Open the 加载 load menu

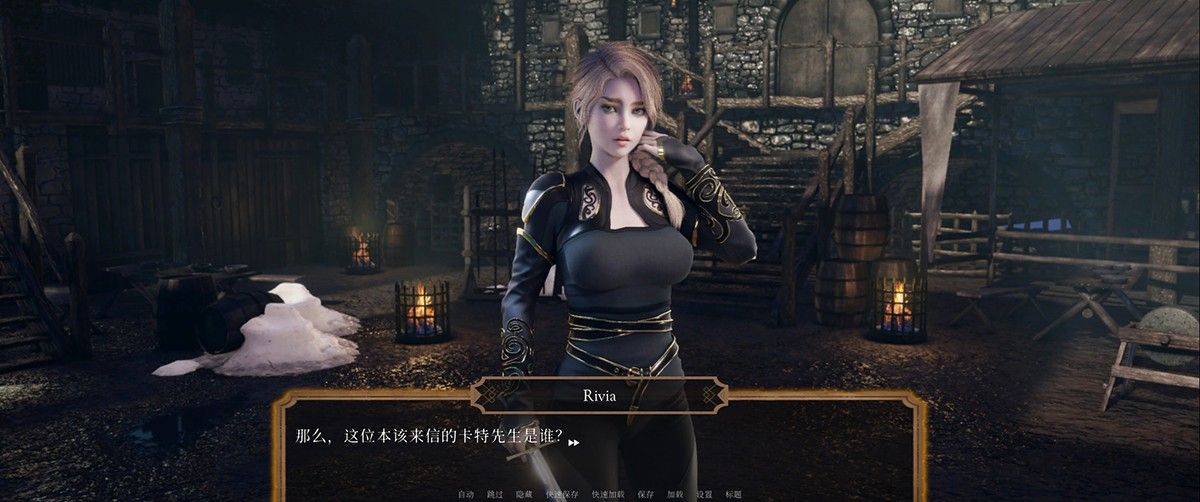[675, 494]
